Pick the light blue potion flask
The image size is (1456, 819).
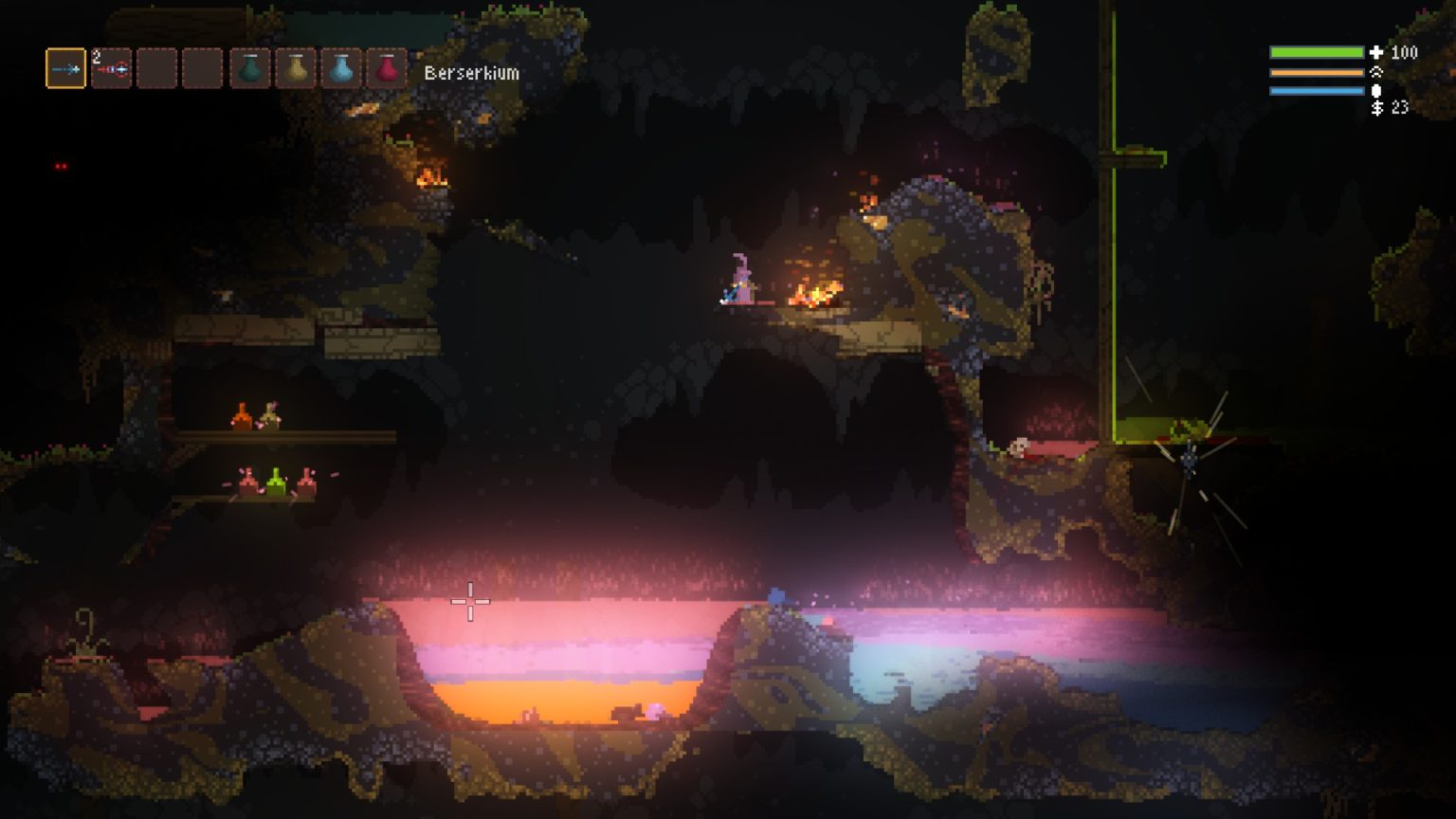[341, 69]
